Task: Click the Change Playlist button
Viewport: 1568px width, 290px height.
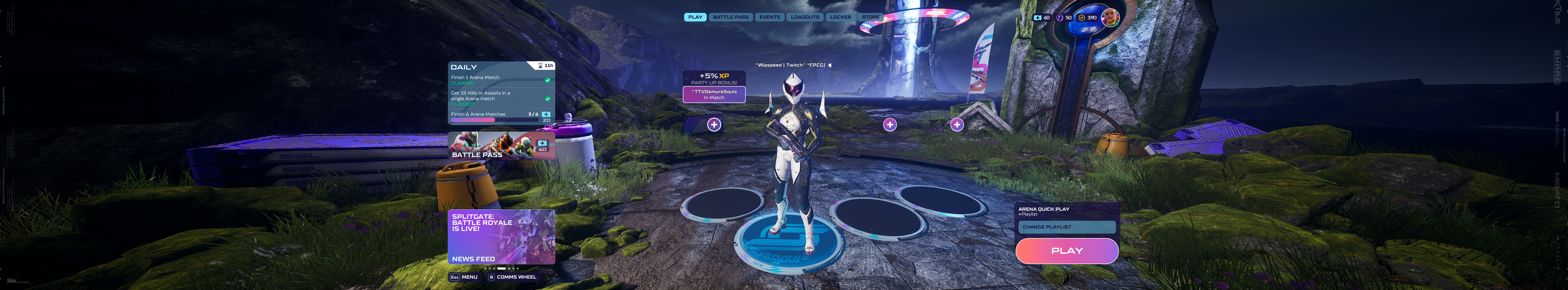Action: tap(1066, 227)
